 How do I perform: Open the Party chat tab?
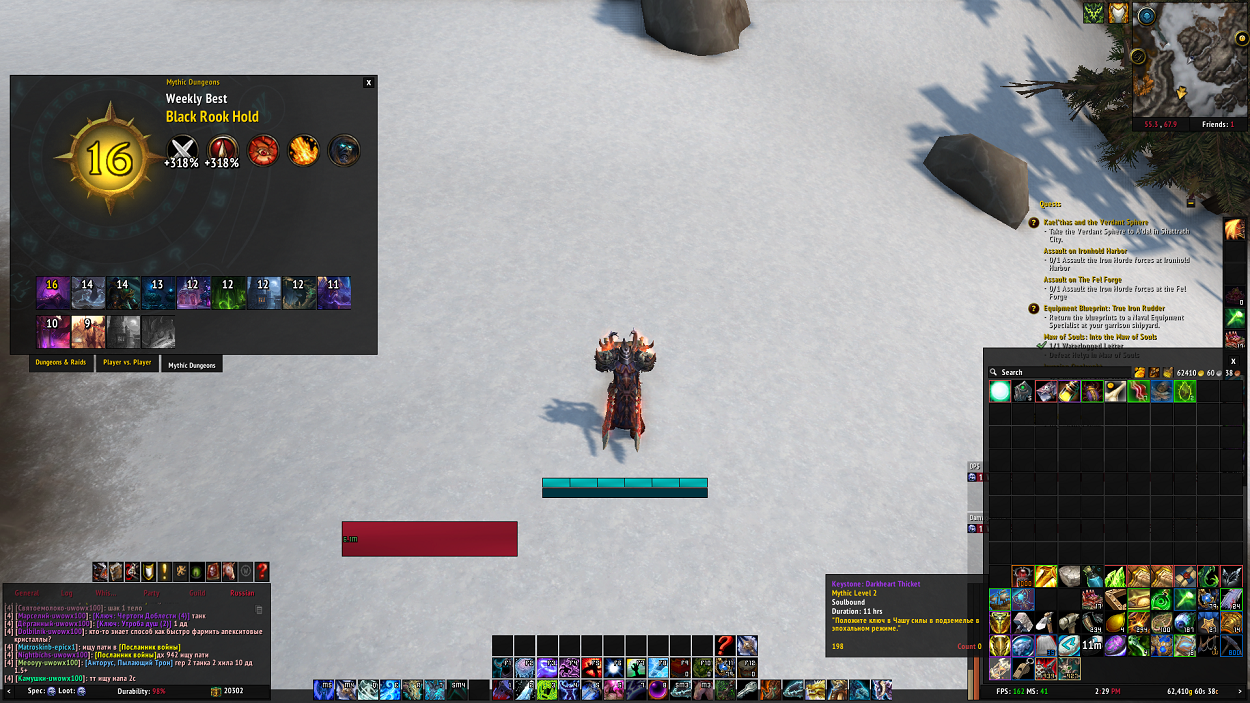click(151, 593)
